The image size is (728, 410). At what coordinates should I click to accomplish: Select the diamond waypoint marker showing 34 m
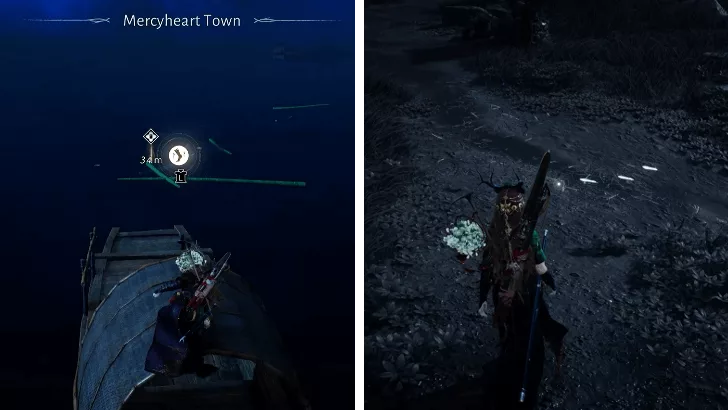click(151, 137)
